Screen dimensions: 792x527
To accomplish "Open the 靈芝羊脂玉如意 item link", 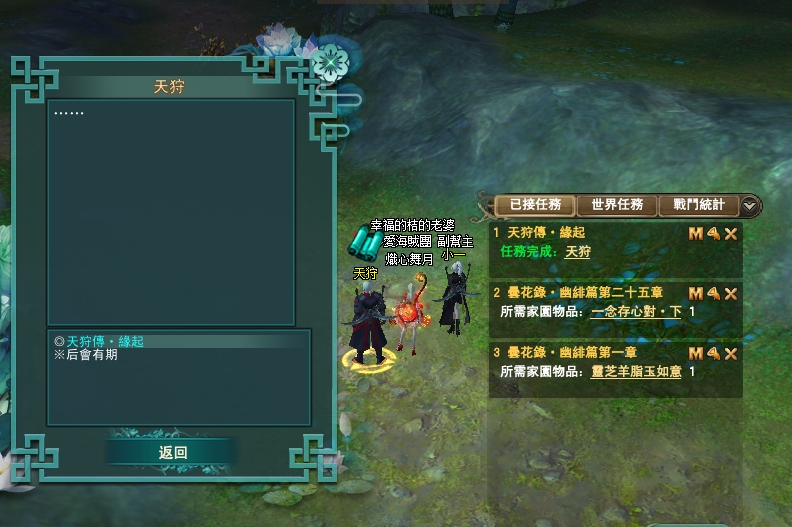I will [636, 372].
